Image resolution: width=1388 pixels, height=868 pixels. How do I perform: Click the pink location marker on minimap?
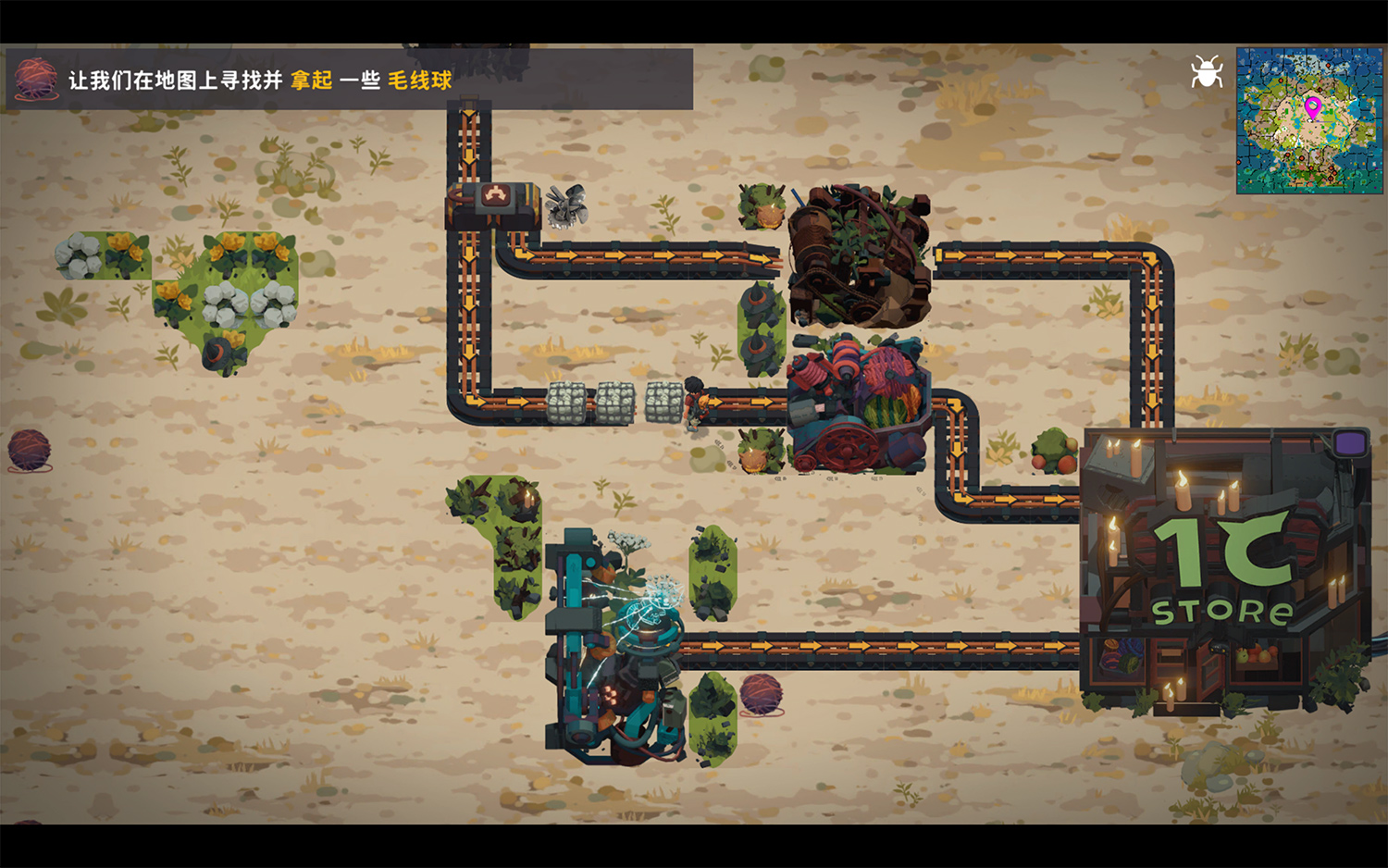1312,107
